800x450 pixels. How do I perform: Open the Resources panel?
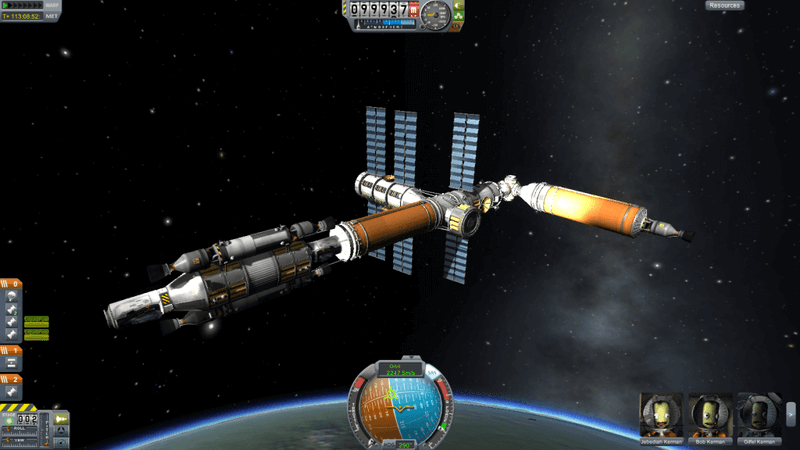pos(725,5)
